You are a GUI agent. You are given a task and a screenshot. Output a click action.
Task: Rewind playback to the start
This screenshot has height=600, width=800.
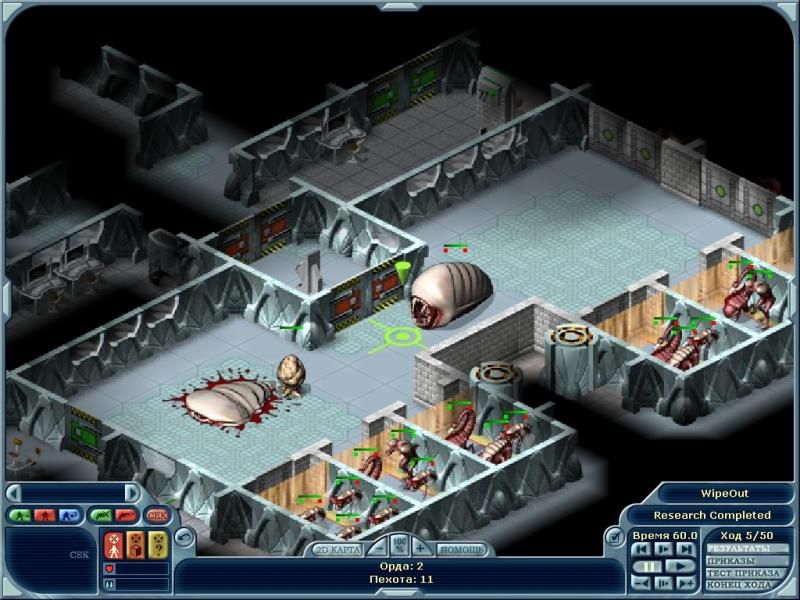[640, 549]
